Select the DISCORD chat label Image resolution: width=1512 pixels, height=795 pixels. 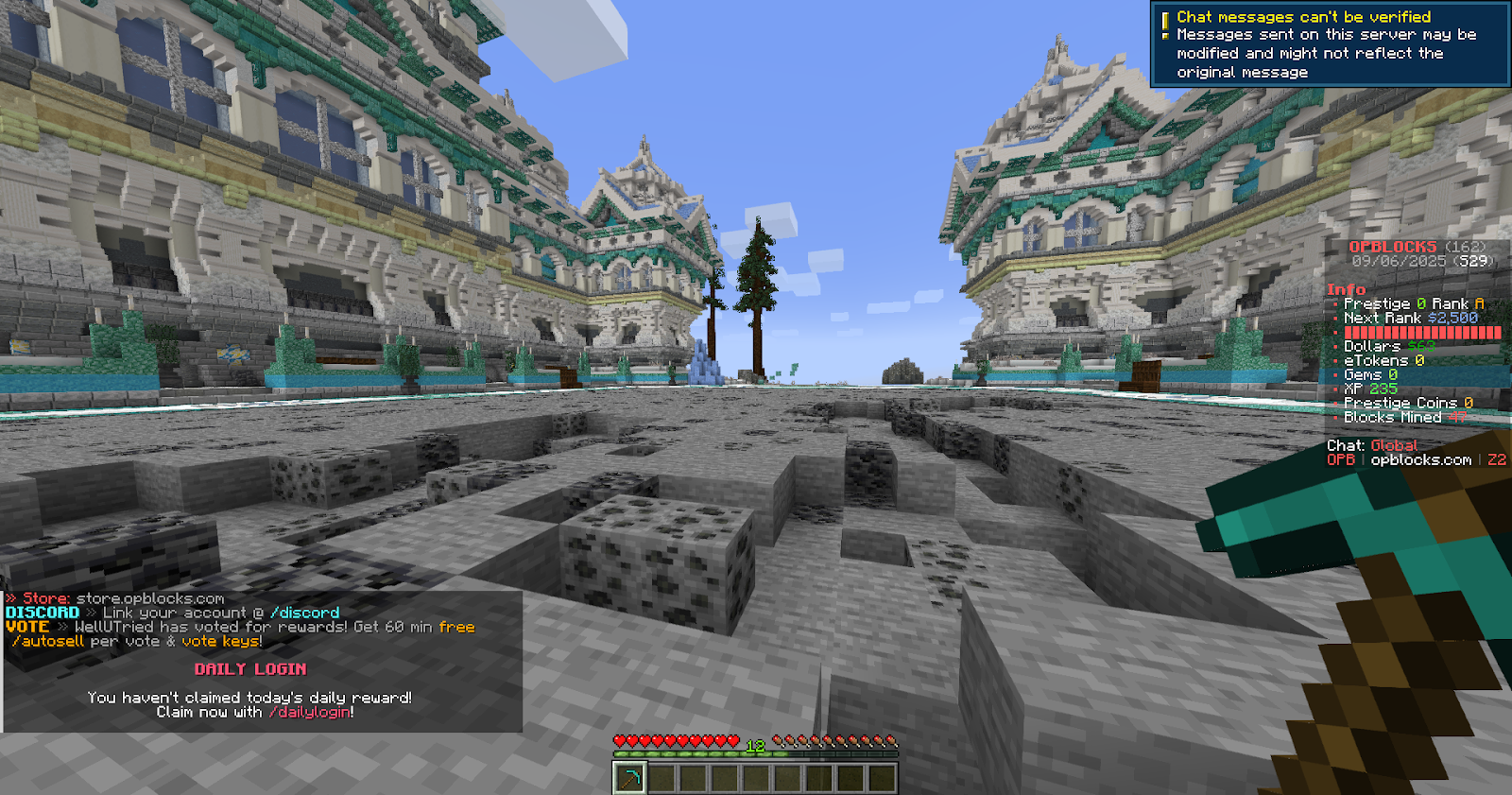click(x=41, y=612)
